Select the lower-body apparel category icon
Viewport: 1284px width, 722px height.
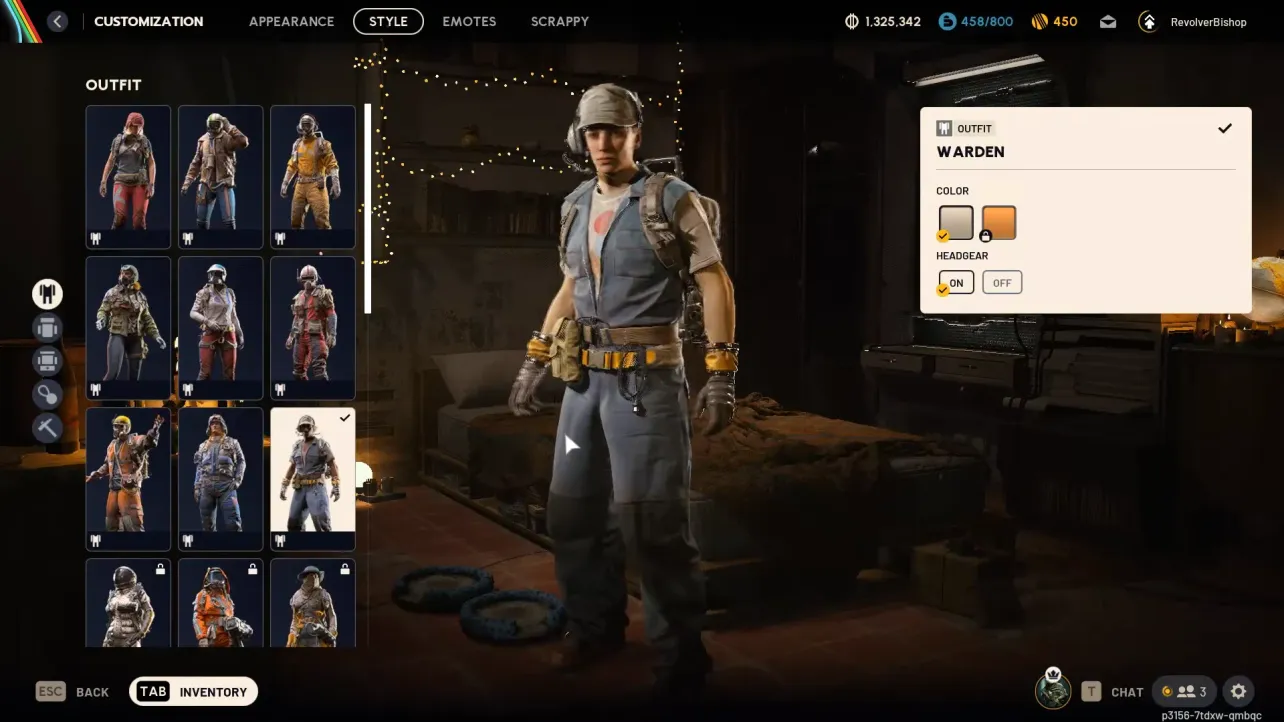coord(46,361)
